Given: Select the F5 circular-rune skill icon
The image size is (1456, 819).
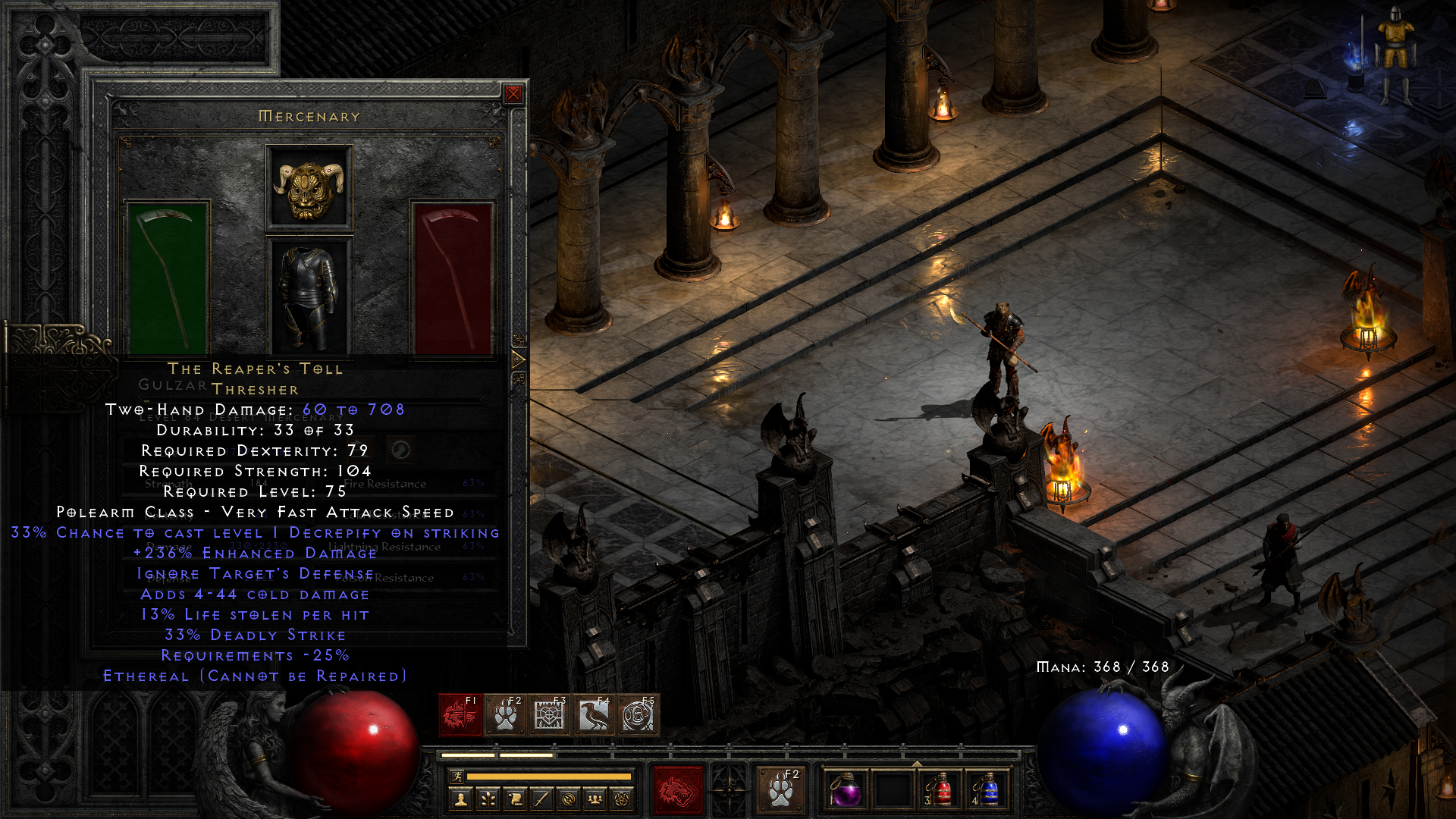Looking at the screenshot, I should [x=638, y=715].
